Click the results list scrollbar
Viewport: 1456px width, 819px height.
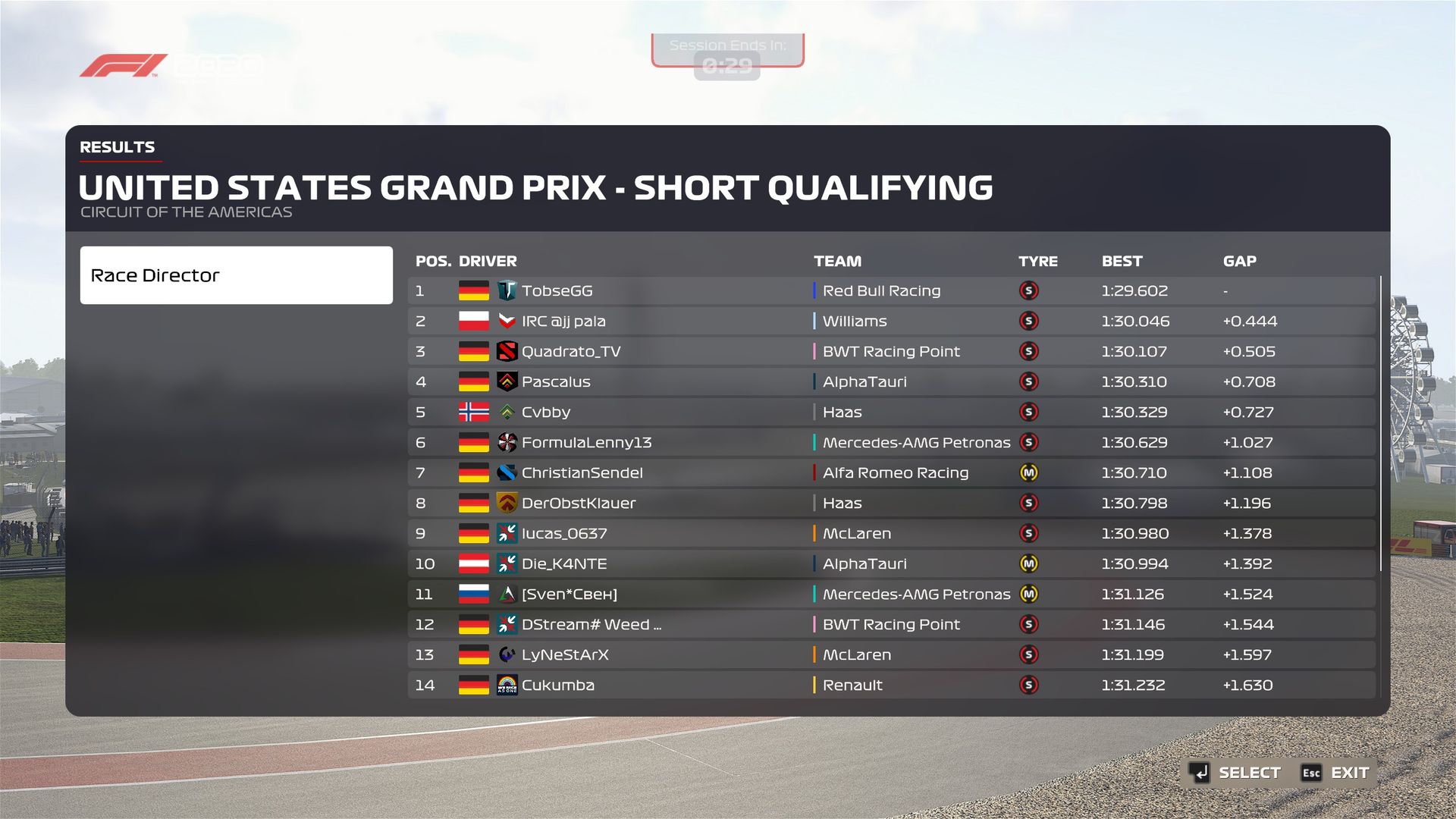1380,425
